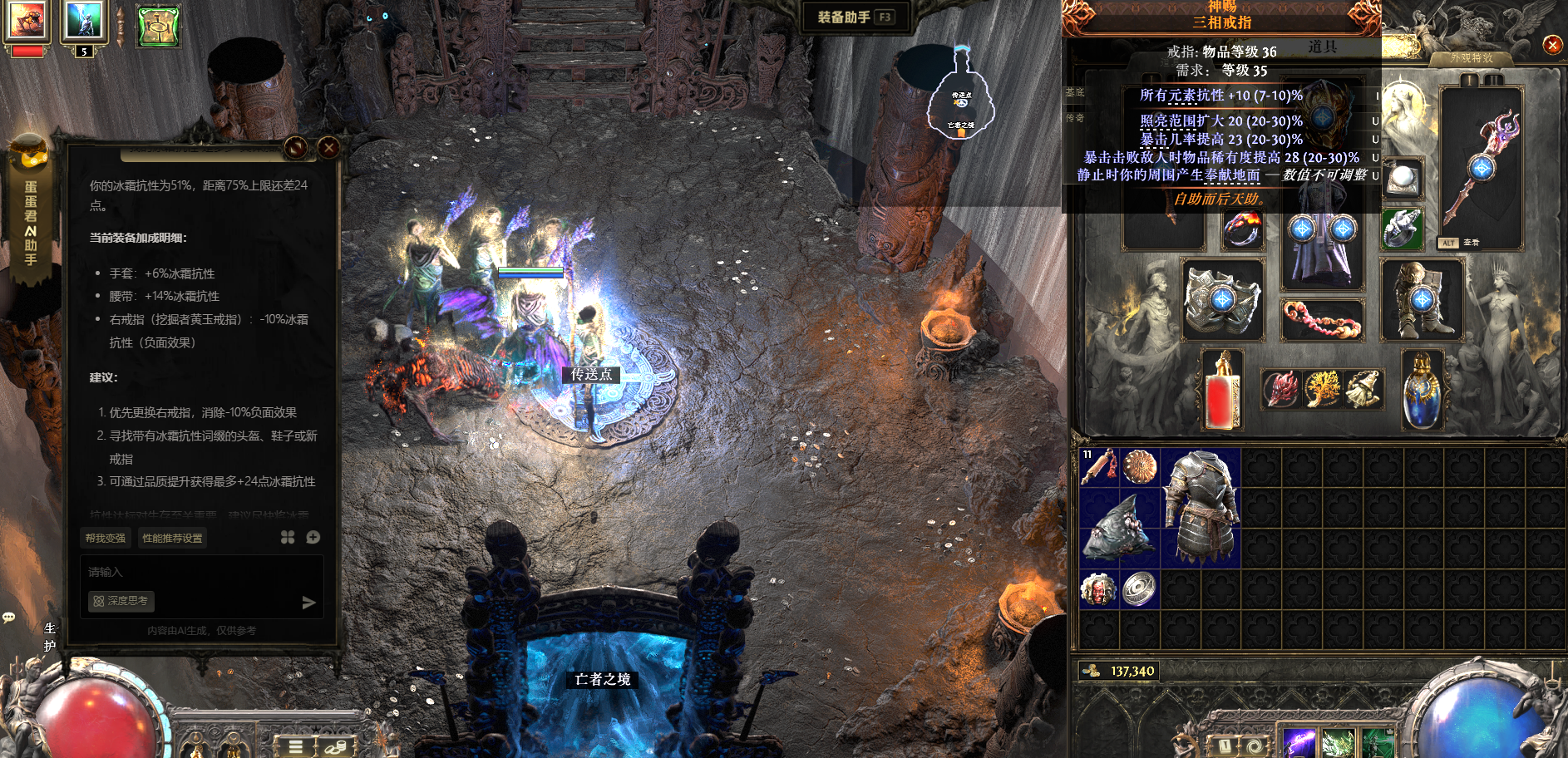Close the AI assistant chat panel
Viewport: 1568px width, 758px height.
tap(328, 148)
